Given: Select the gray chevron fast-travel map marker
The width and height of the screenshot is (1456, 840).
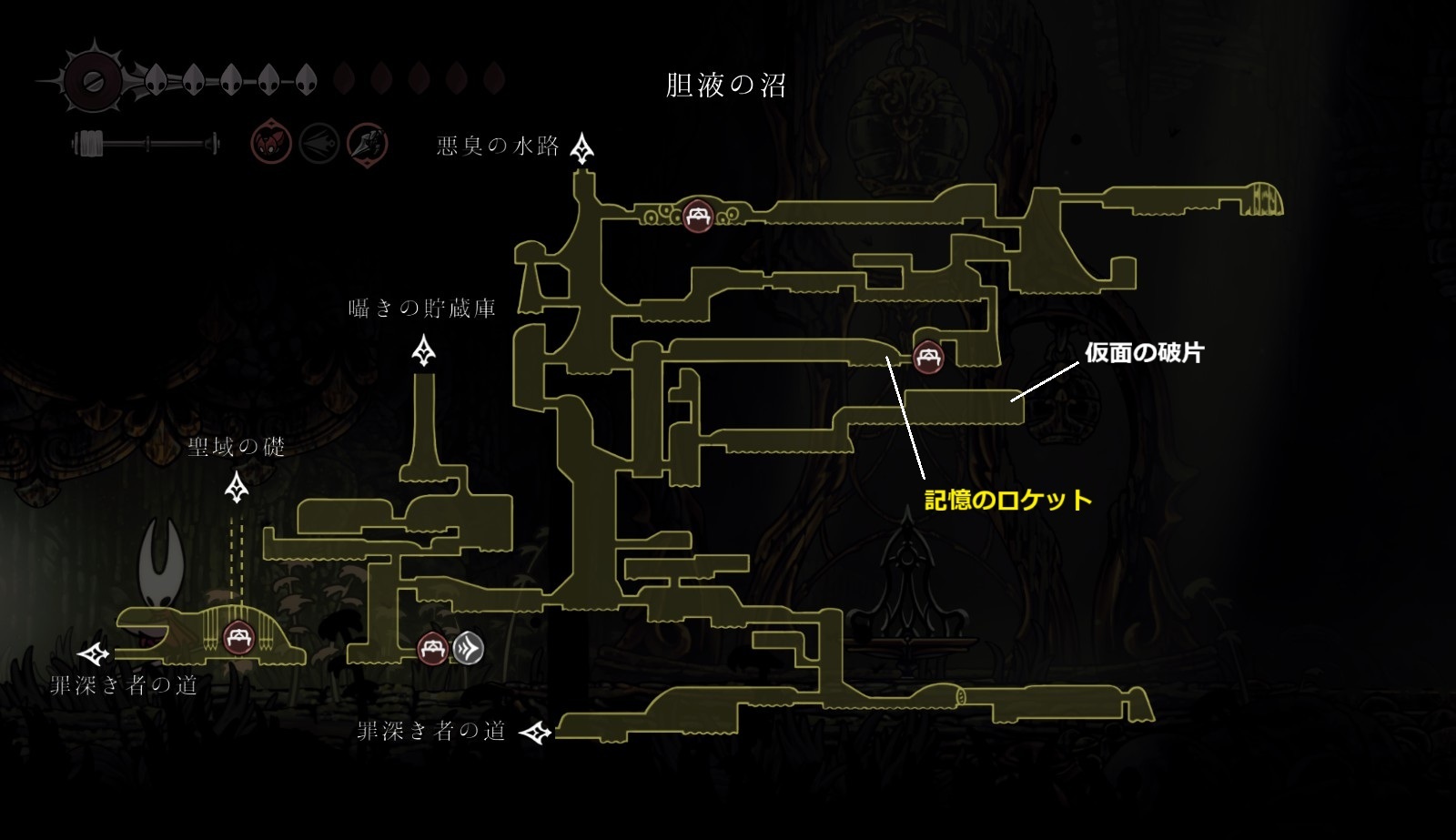Looking at the screenshot, I should (469, 648).
